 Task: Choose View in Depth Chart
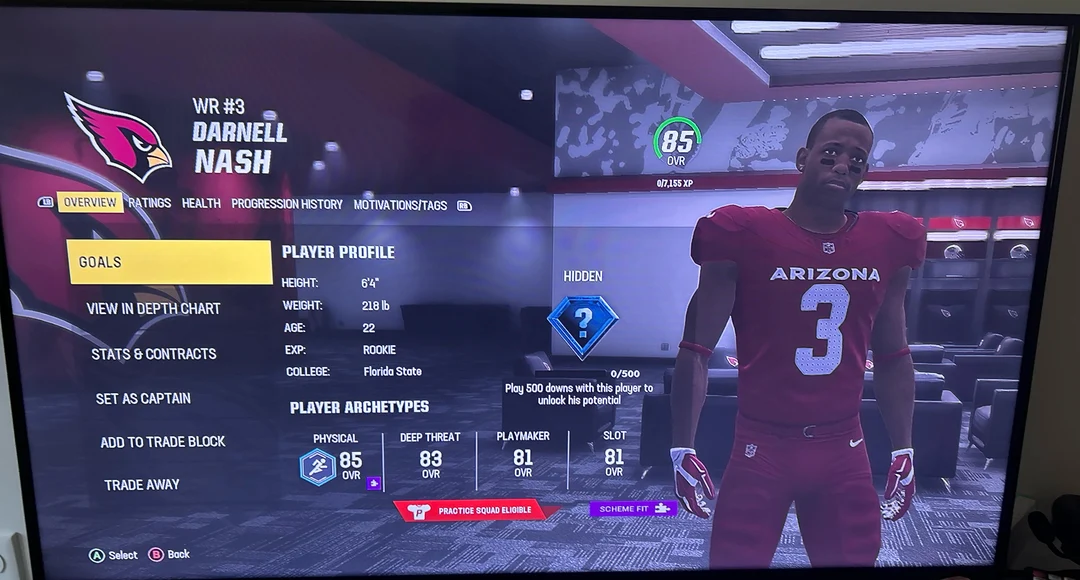point(153,309)
